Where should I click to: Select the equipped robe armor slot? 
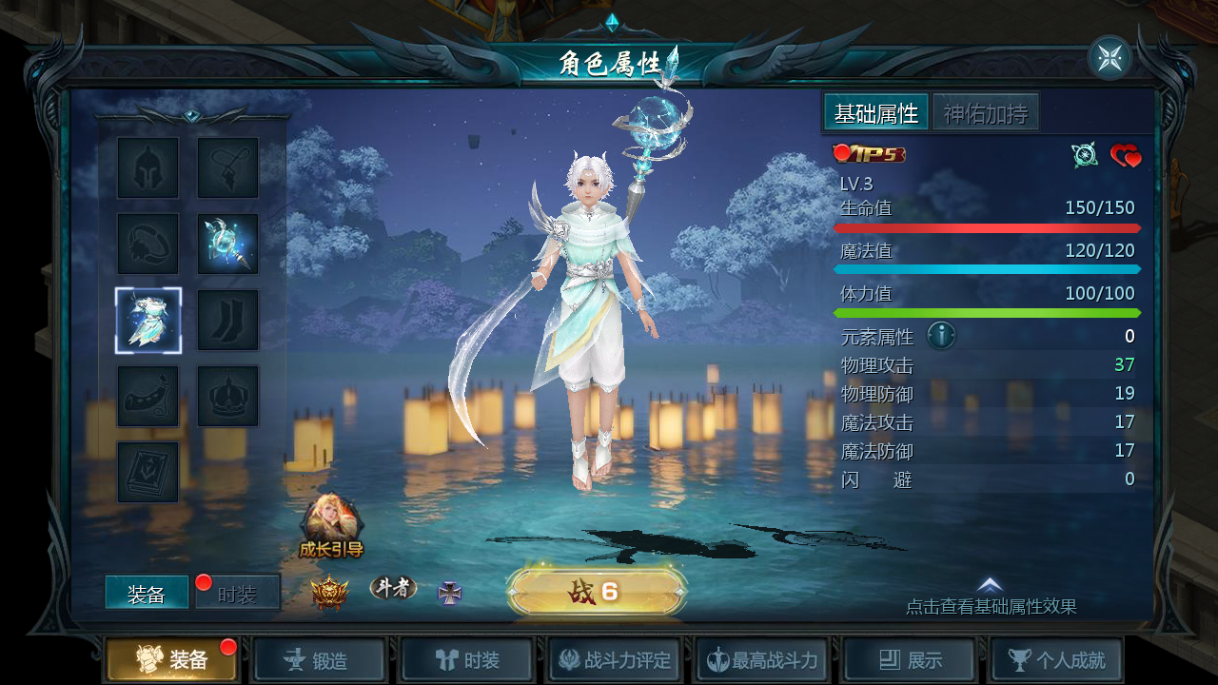(148, 320)
